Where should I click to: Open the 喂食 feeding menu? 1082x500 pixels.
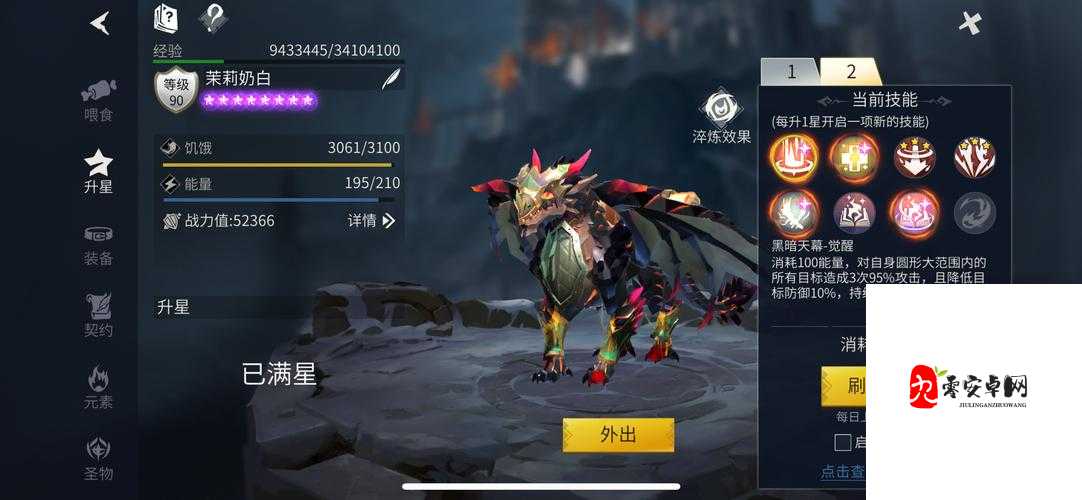point(98,98)
